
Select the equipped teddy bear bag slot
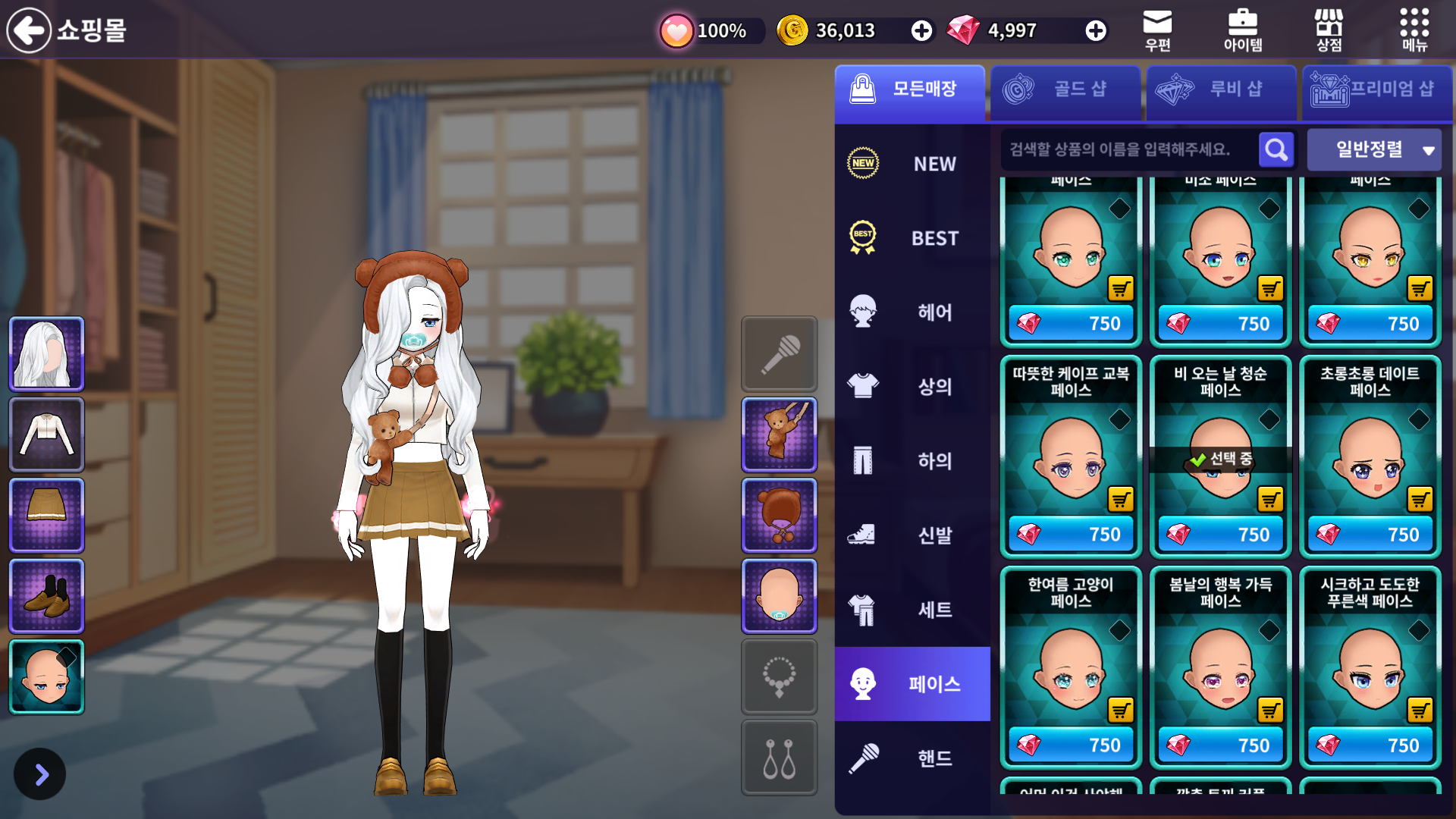(779, 435)
